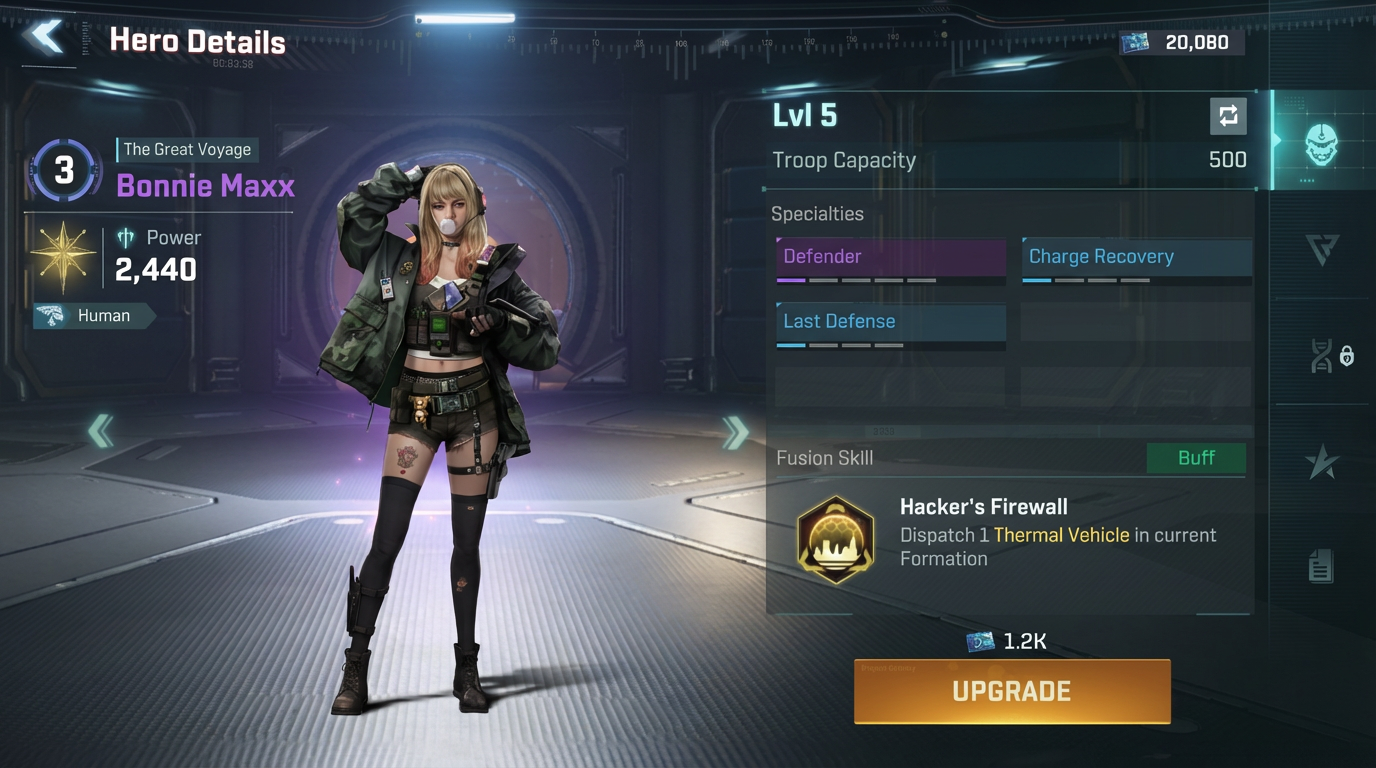
Task: Open the triangular emblem tab
Action: click(1321, 249)
